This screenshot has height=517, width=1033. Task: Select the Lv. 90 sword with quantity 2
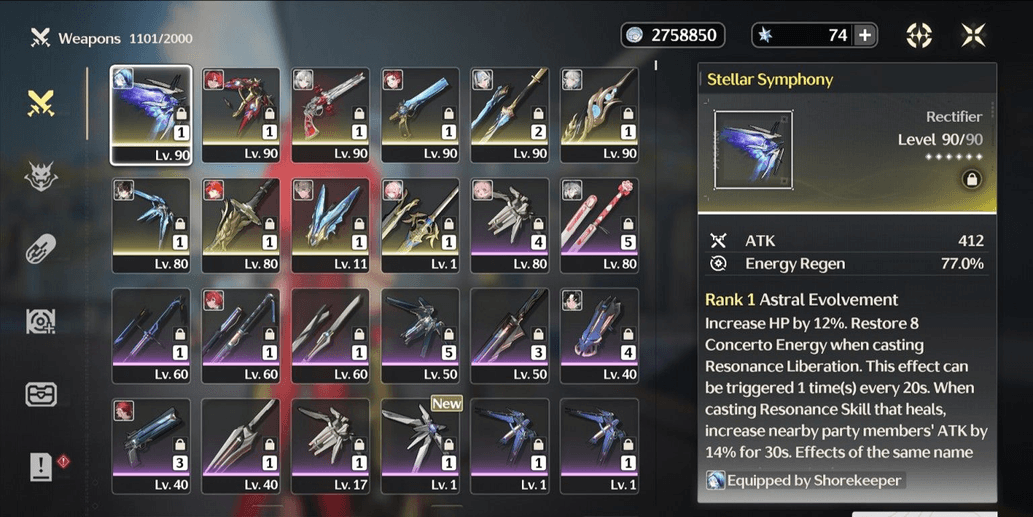click(x=509, y=113)
